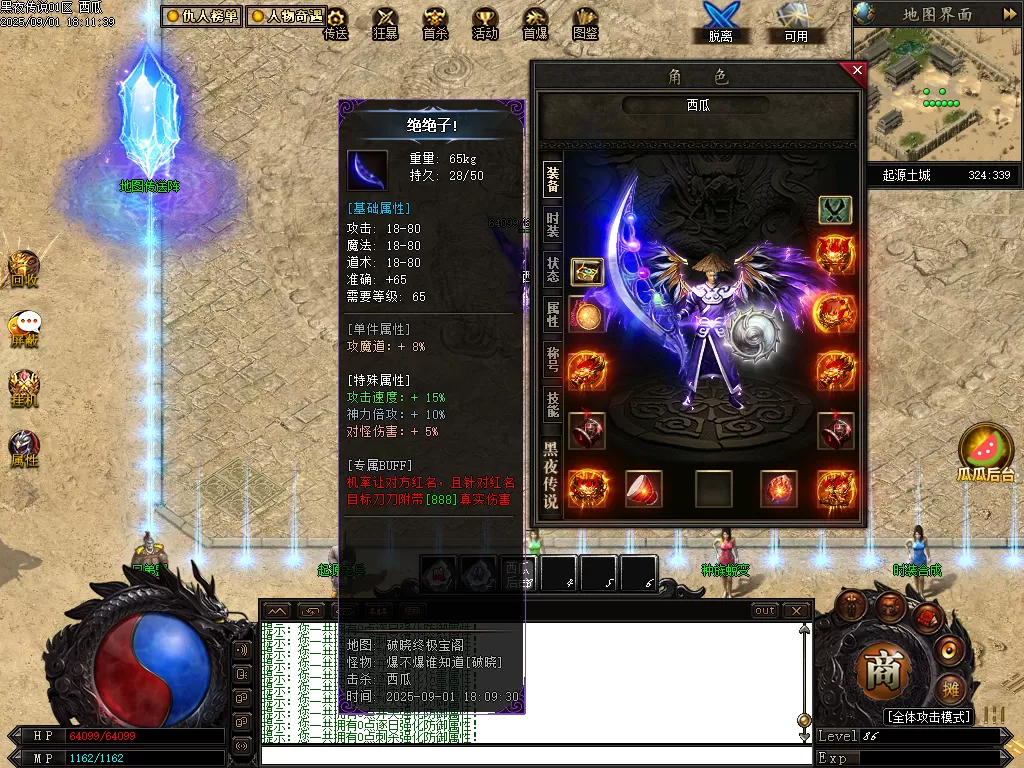Click the 传送 teleport icon
1024x768 pixels.
336,22
